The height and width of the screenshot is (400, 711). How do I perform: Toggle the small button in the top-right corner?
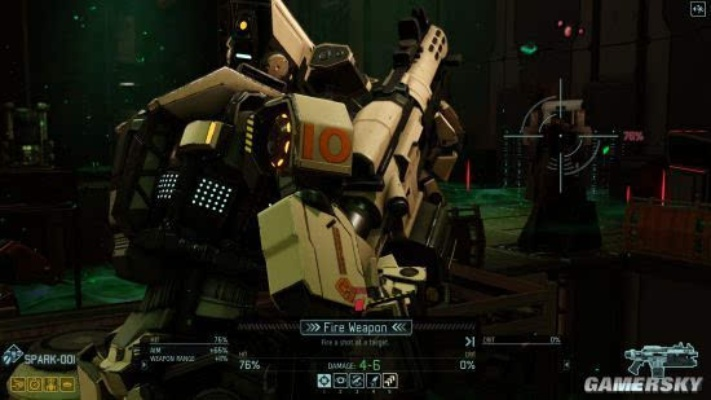coord(697,9)
